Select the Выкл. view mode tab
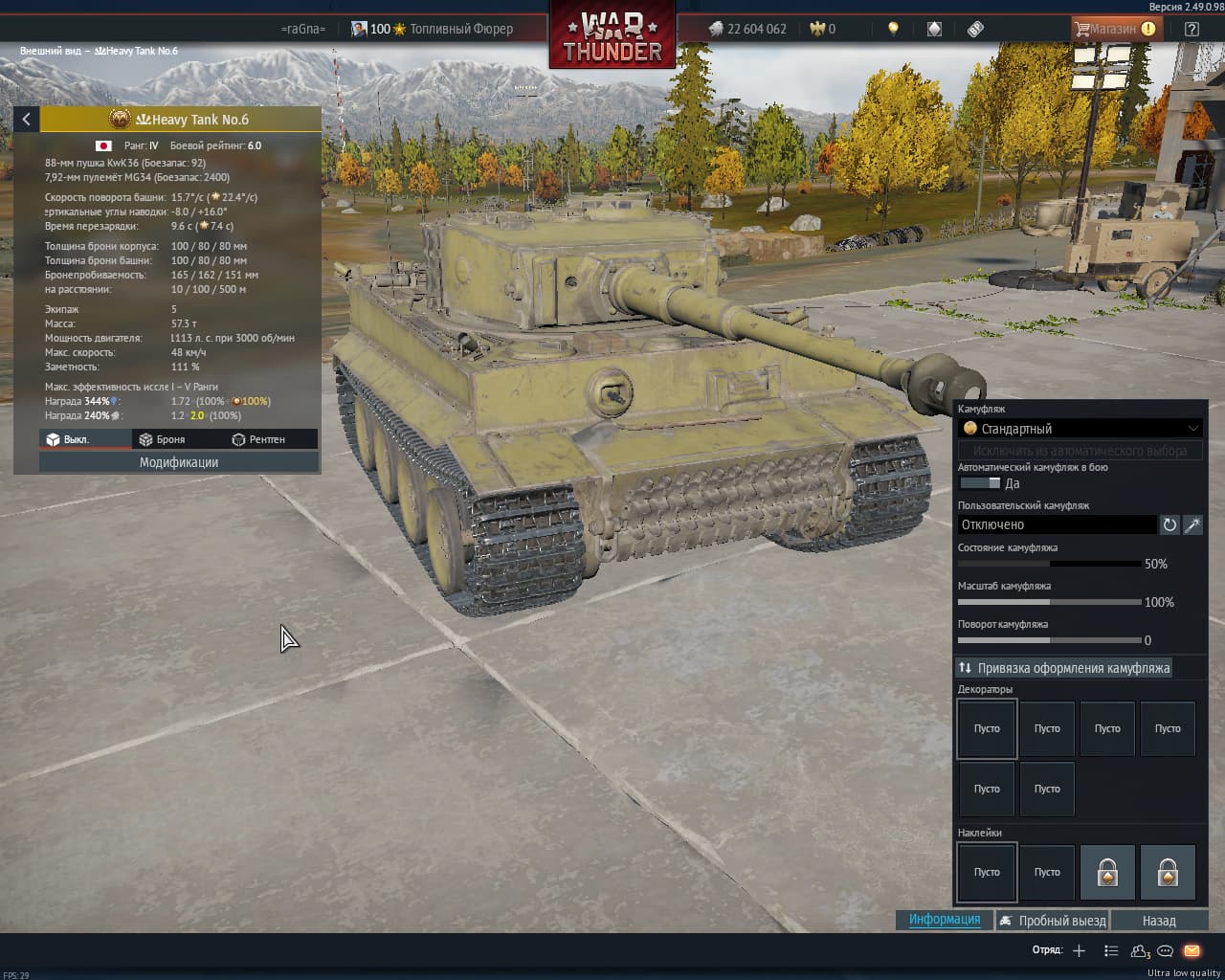 point(69,439)
